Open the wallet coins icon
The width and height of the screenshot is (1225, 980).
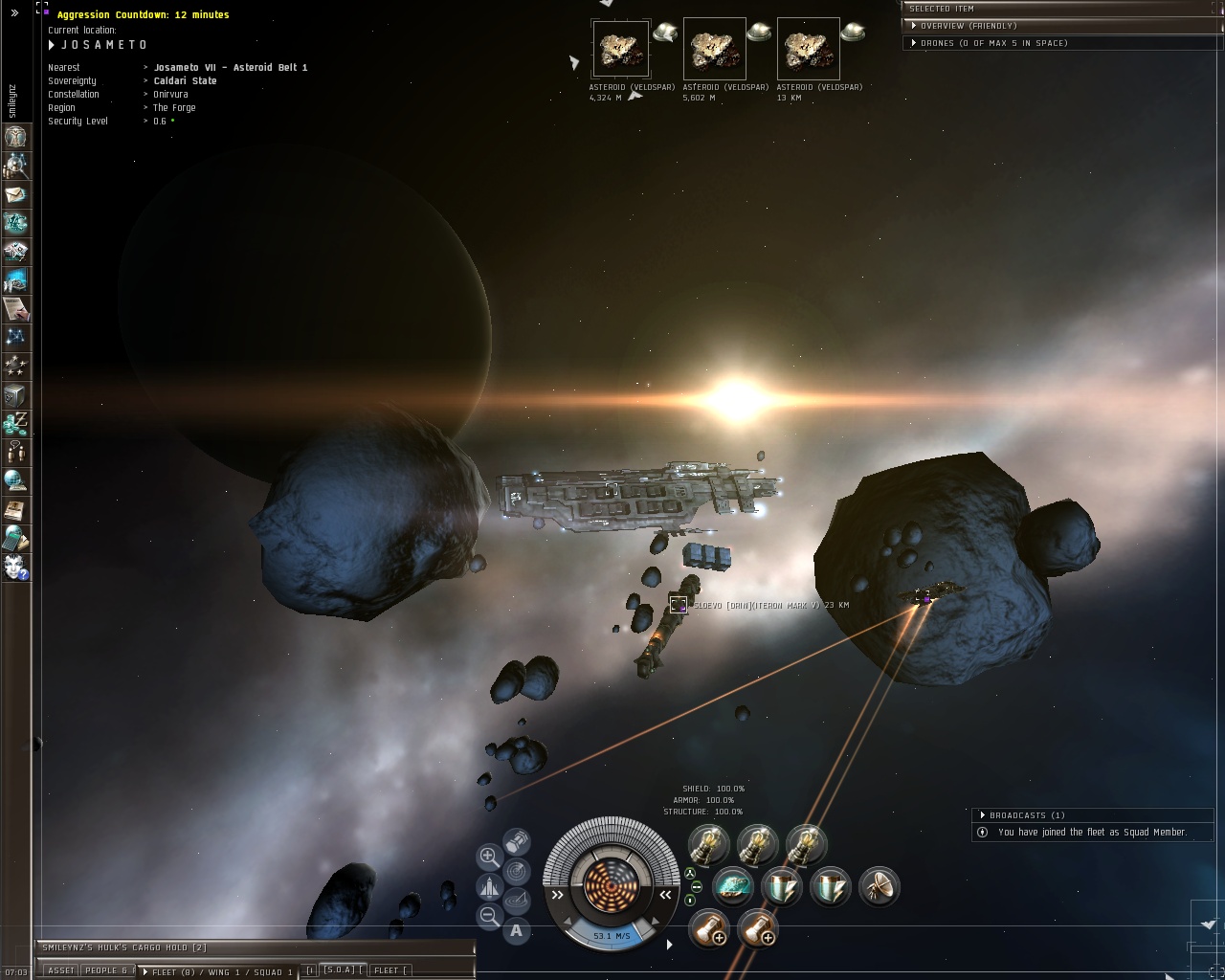(15, 422)
